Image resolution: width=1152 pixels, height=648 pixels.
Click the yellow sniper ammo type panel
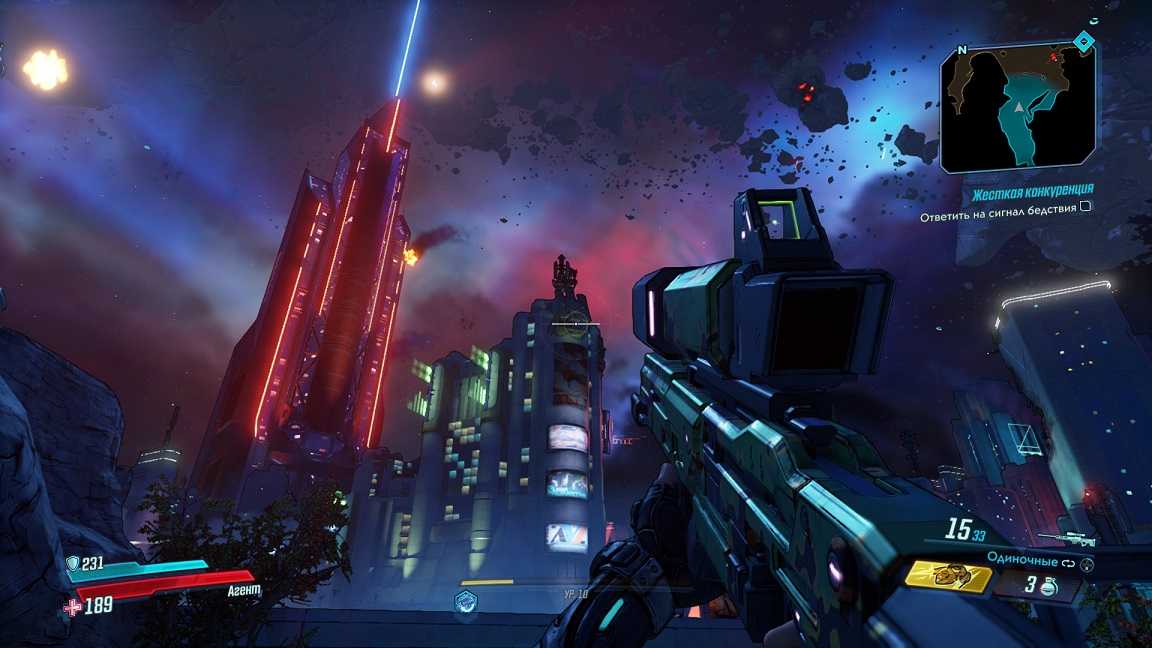tap(948, 577)
